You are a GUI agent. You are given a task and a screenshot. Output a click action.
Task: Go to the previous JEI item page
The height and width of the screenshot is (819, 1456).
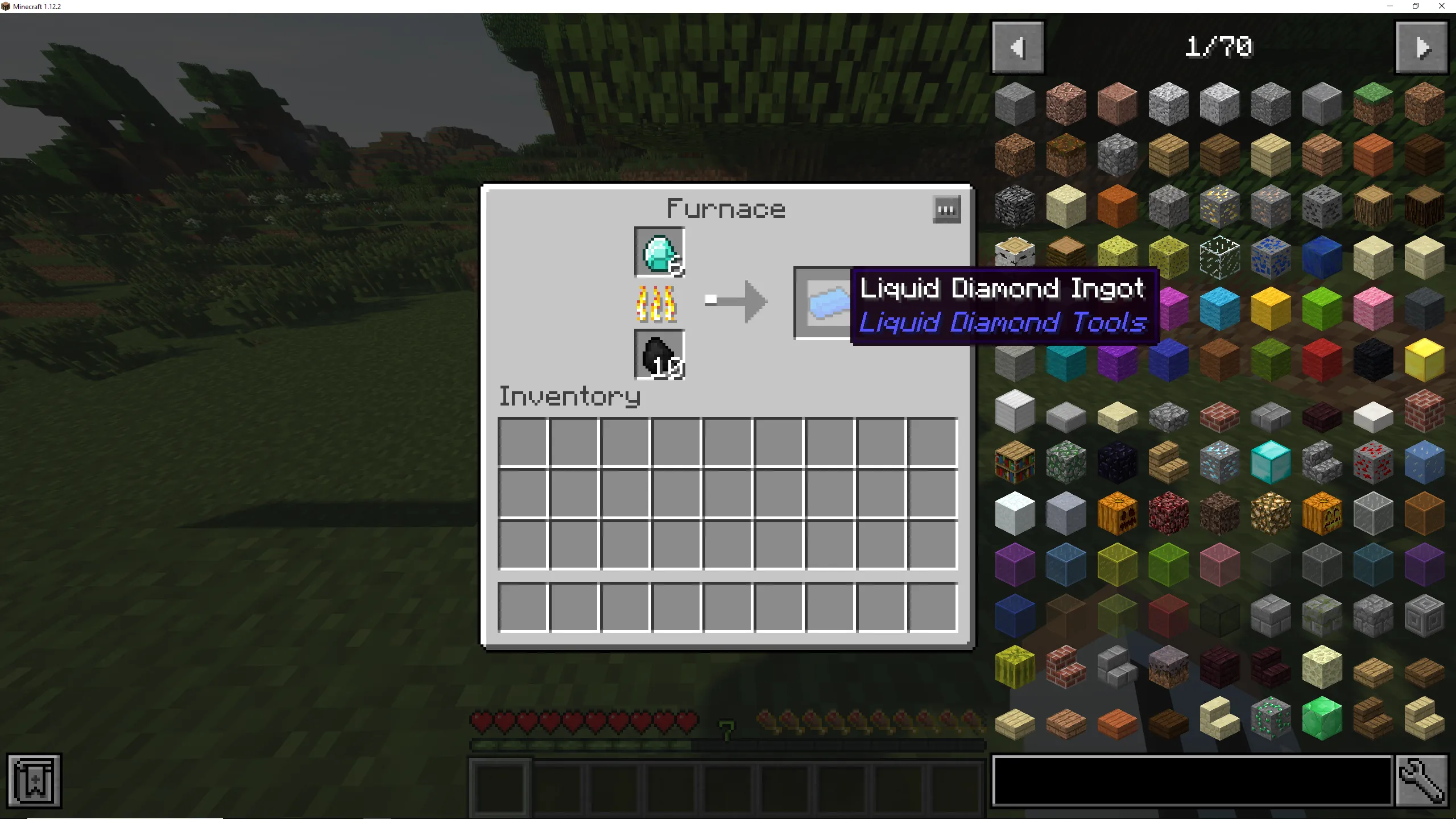(1017, 47)
